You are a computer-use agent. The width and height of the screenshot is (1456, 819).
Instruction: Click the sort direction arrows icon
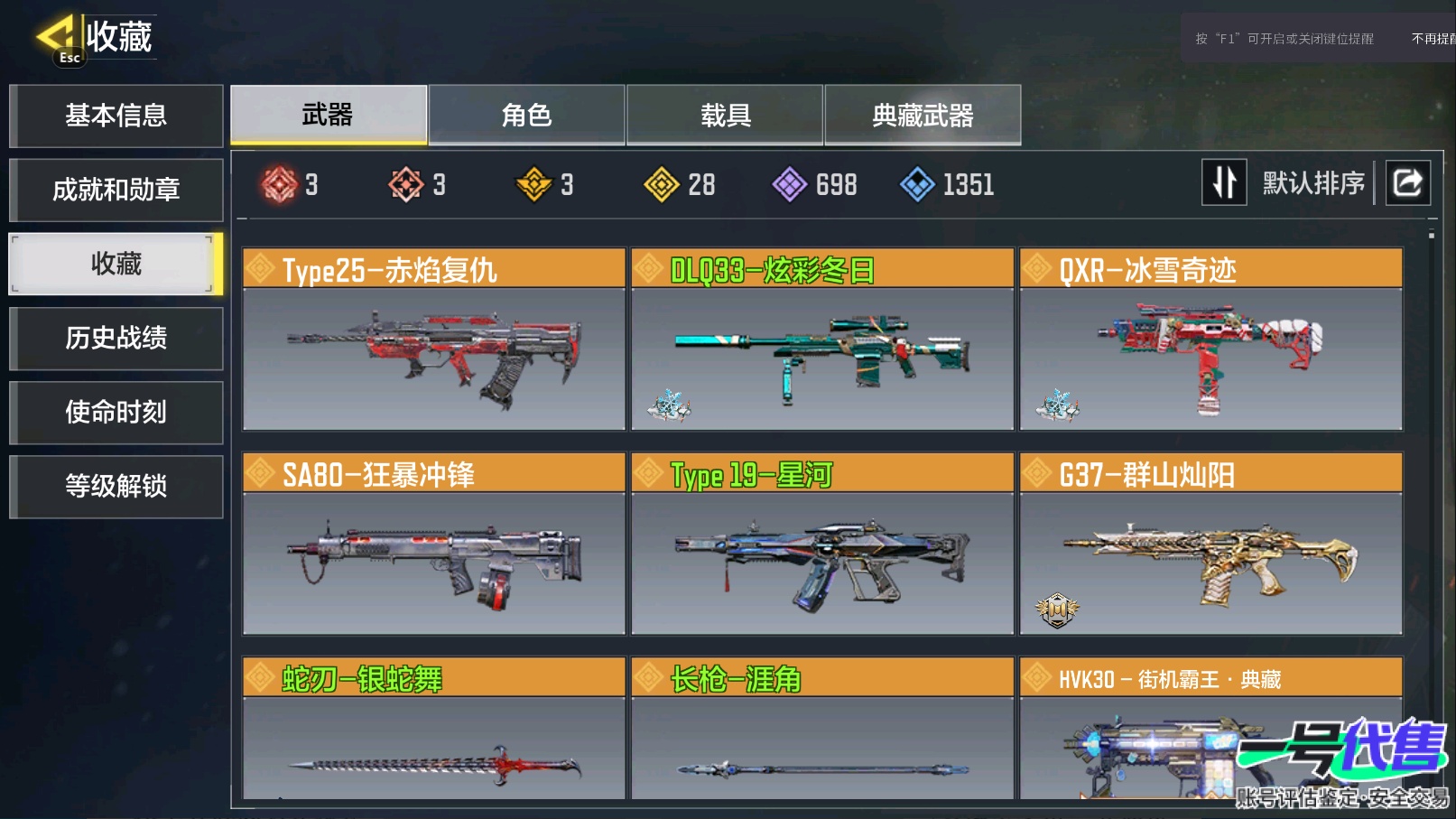pyautogui.click(x=1224, y=182)
